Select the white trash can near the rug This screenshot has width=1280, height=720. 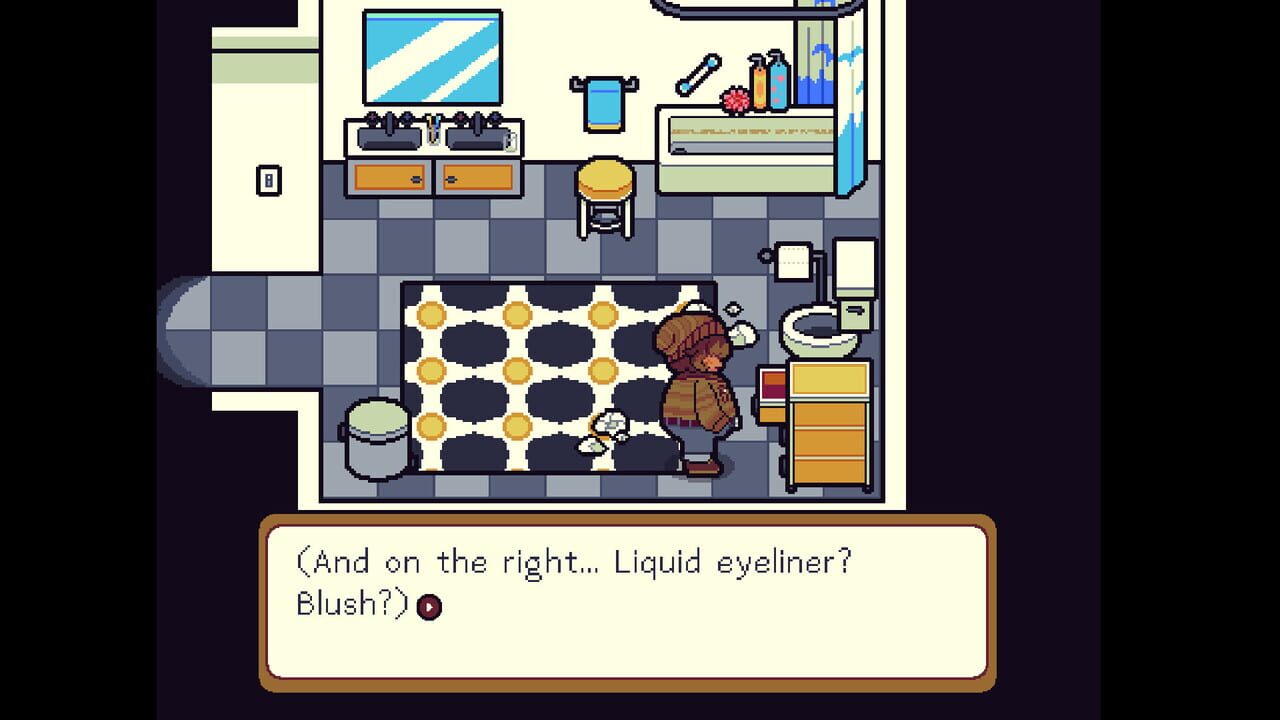pos(373,437)
